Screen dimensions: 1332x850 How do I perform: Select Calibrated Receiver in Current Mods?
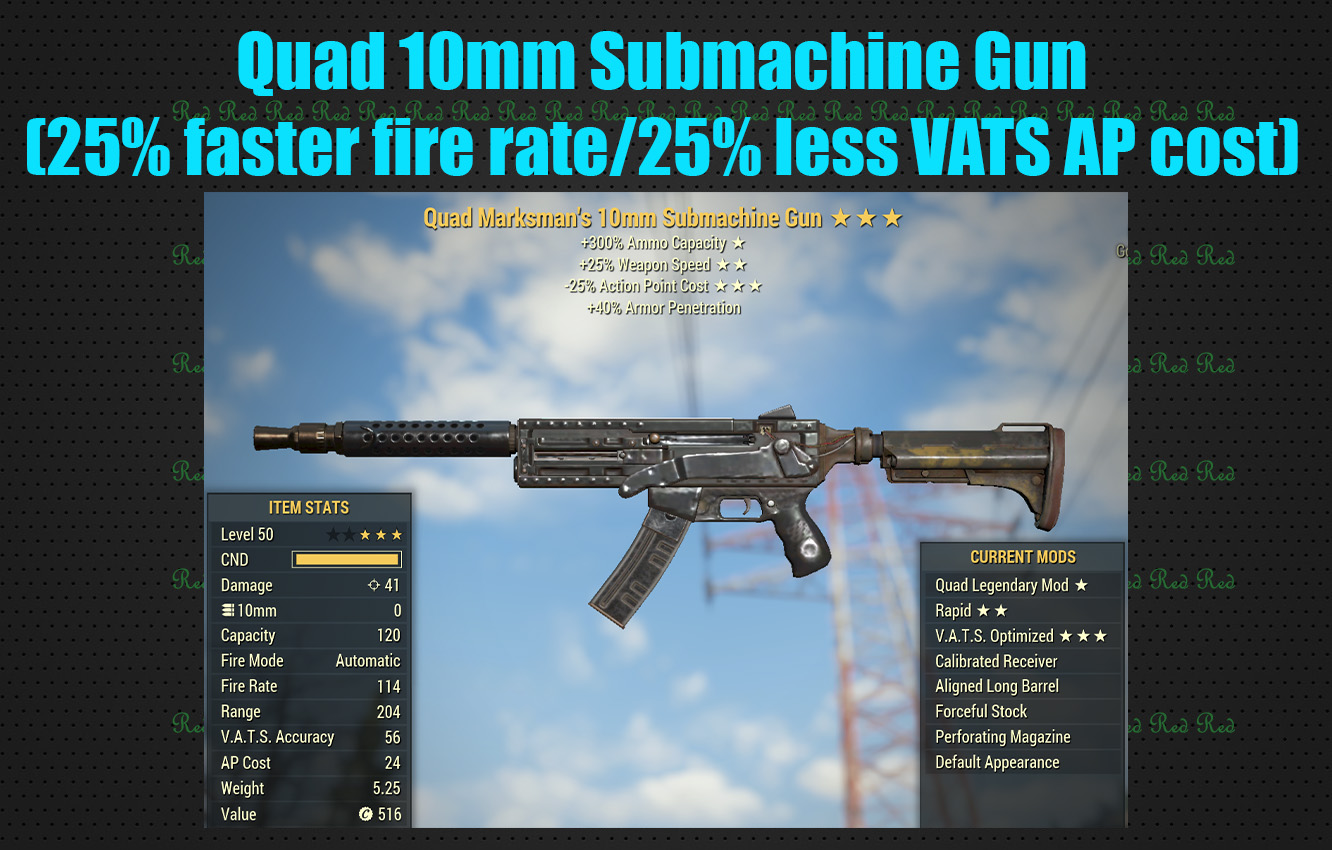(996, 661)
